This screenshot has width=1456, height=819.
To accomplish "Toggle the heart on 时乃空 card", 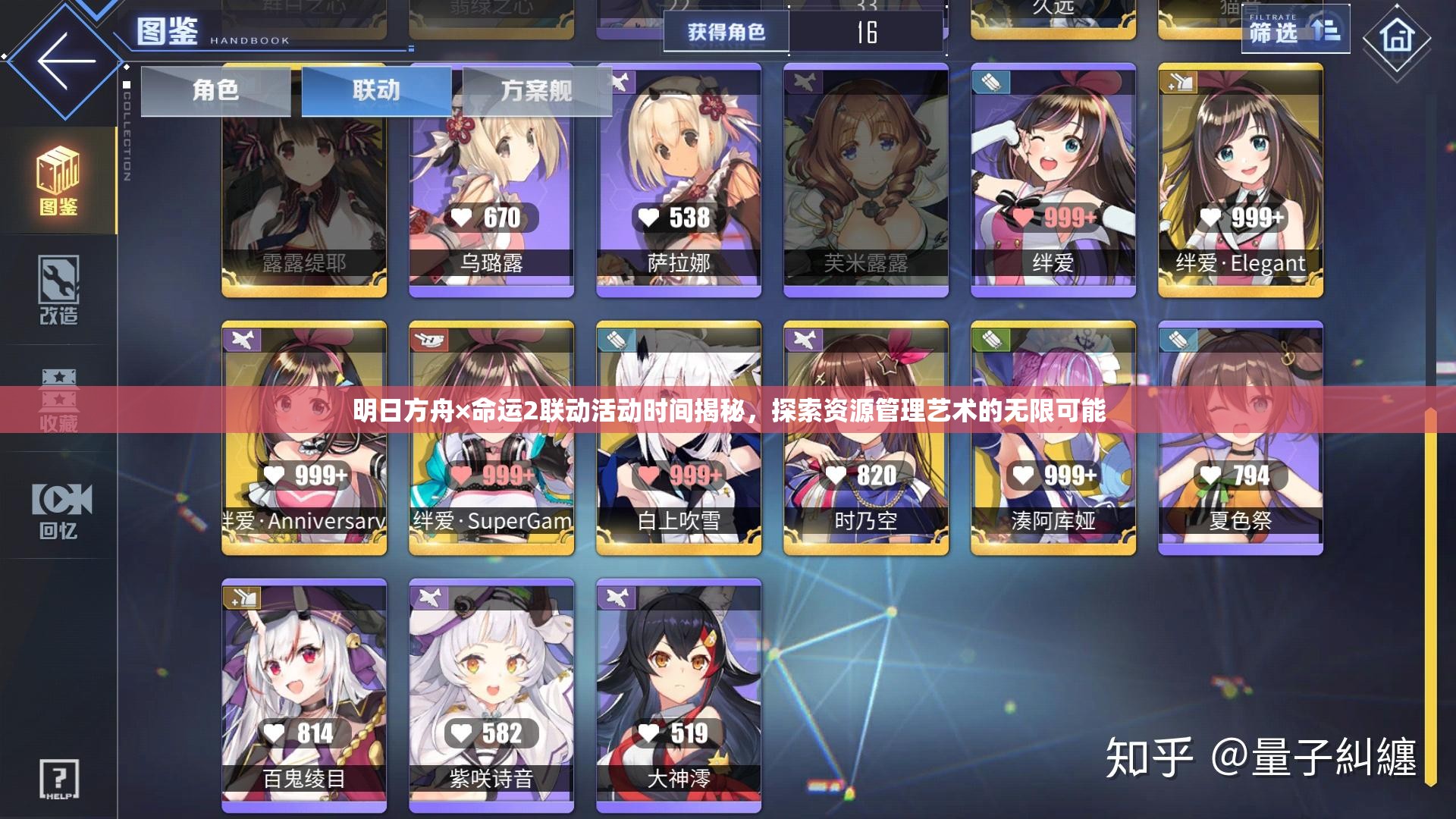I will point(836,476).
